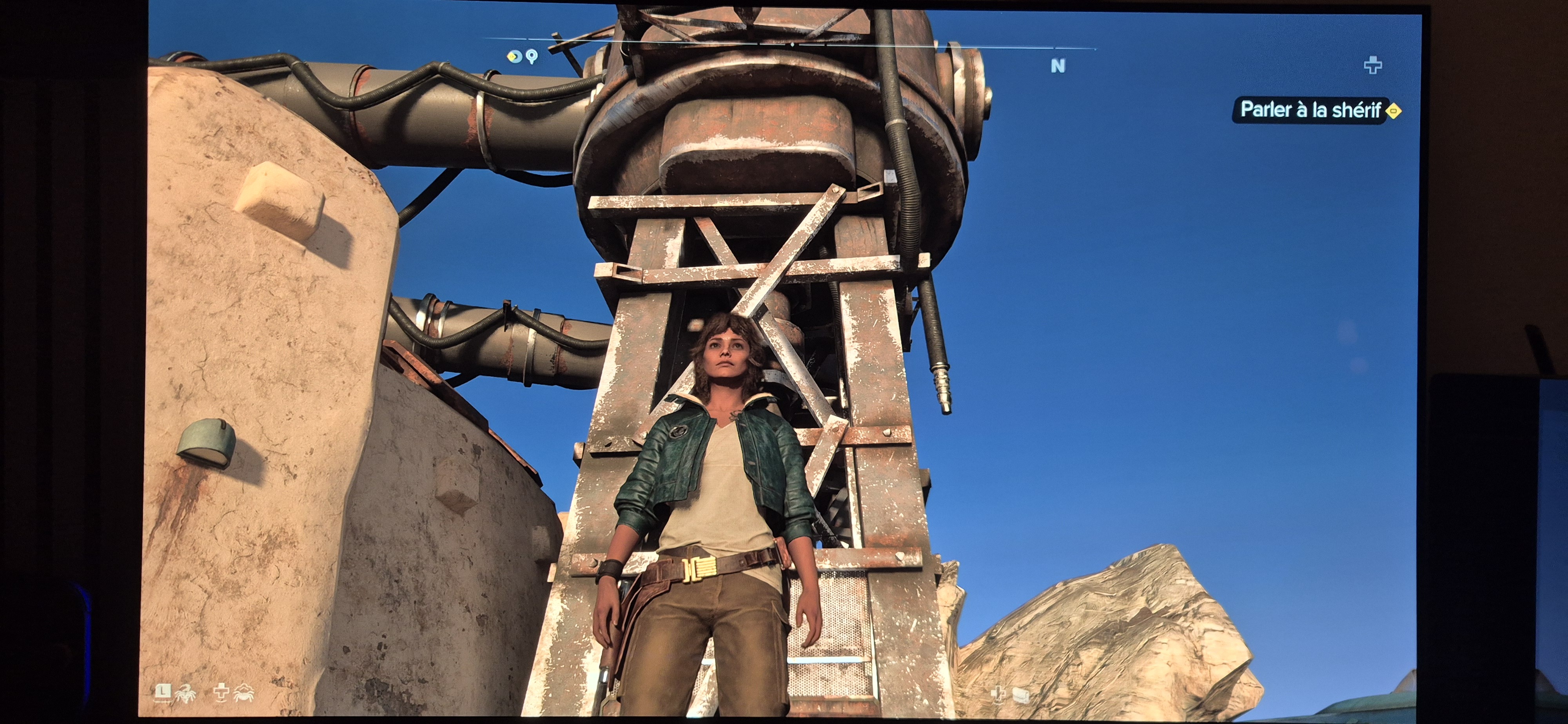Viewport: 1568px width, 724px height.
Task: Click the yellow quest marker on the compass
Action: 514,56
